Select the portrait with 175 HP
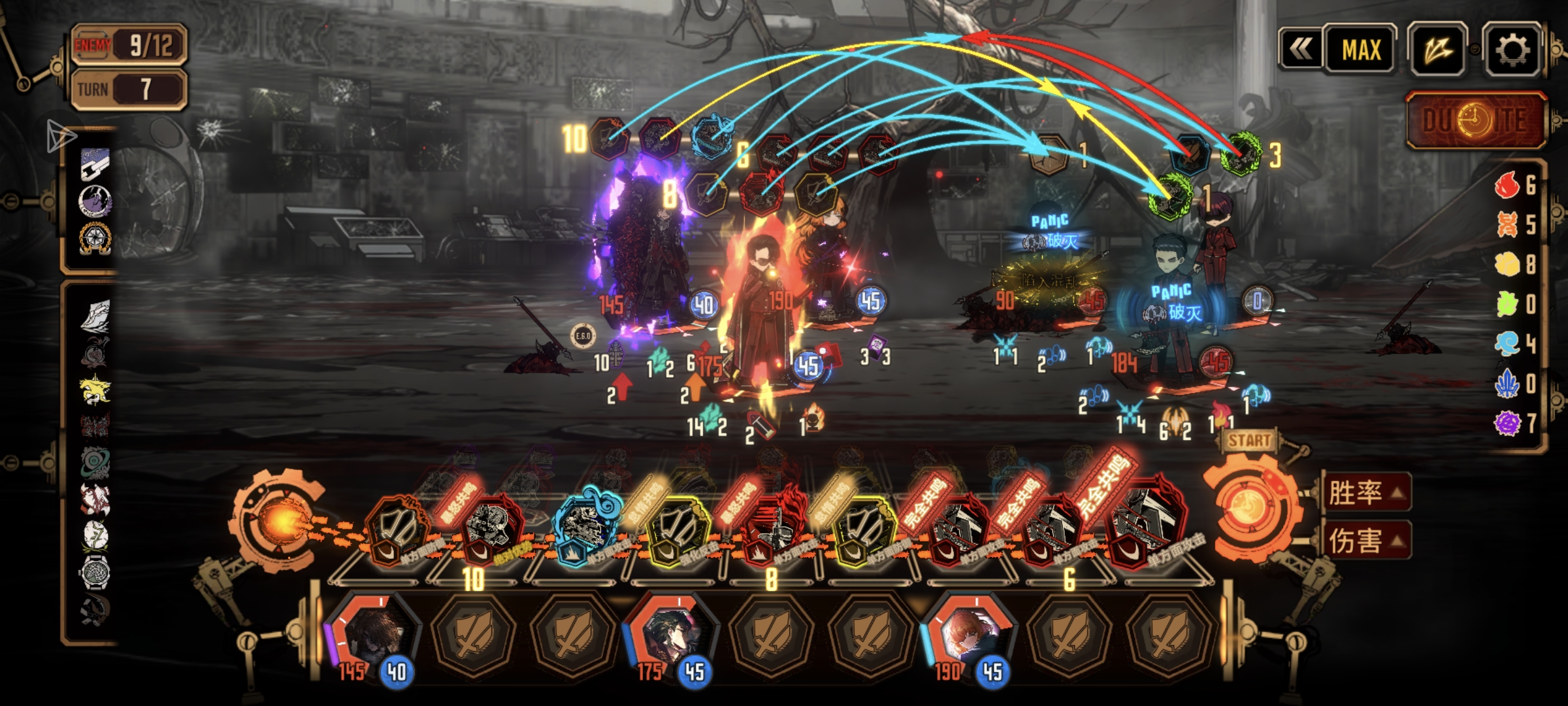1568x706 pixels. point(671,637)
